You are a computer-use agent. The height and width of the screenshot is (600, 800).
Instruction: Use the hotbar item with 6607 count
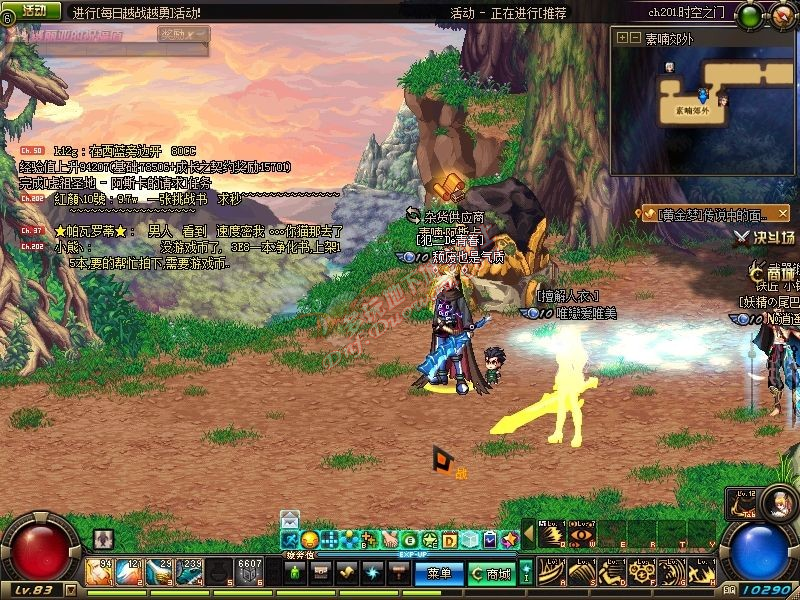tap(249, 572)
